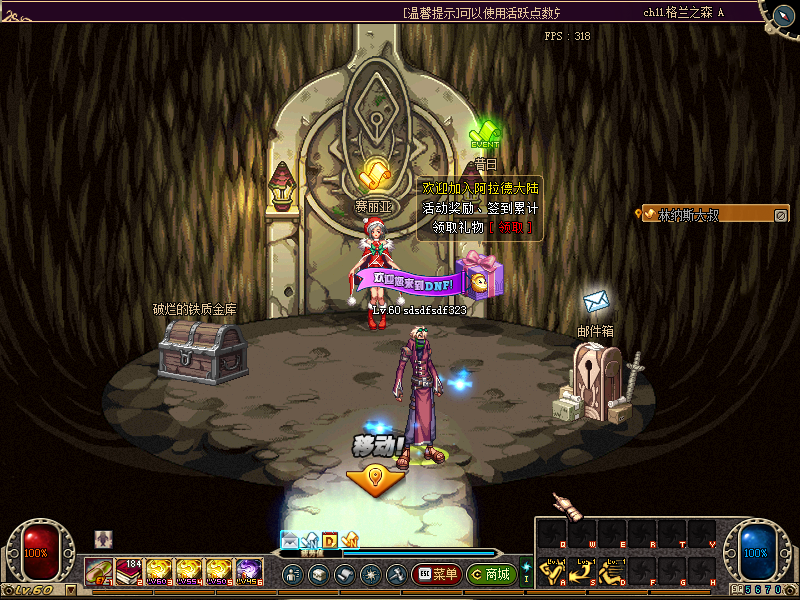800x600 pixels.
Task: Open the envelope mail notification icon
Action: (x=290, y=541)
